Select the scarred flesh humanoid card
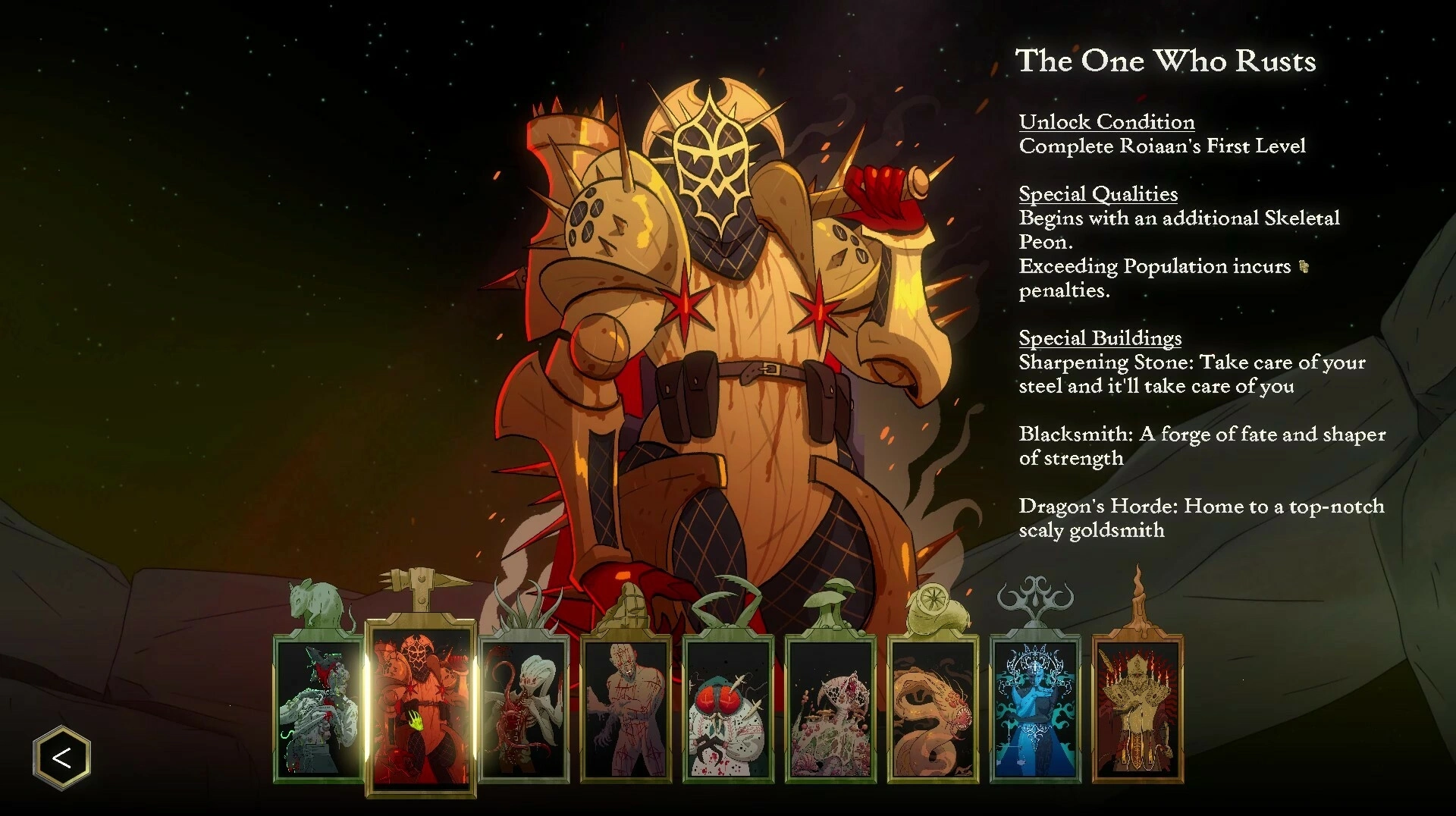The width and height of the screenshot is (1456, 816). pyautogui.click(x=626, y=709)
